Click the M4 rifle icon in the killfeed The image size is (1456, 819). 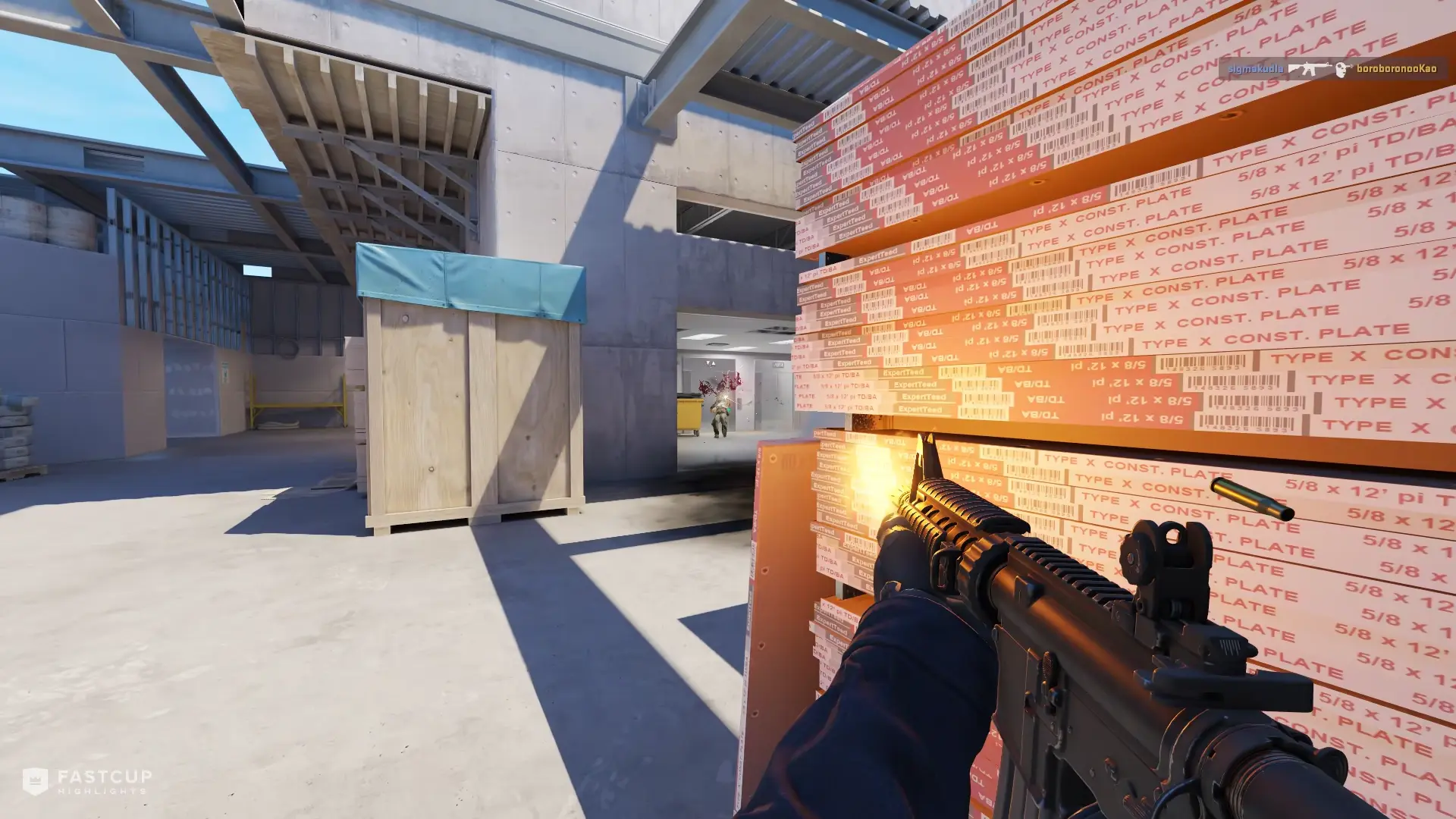click(x=1309, y=68)
